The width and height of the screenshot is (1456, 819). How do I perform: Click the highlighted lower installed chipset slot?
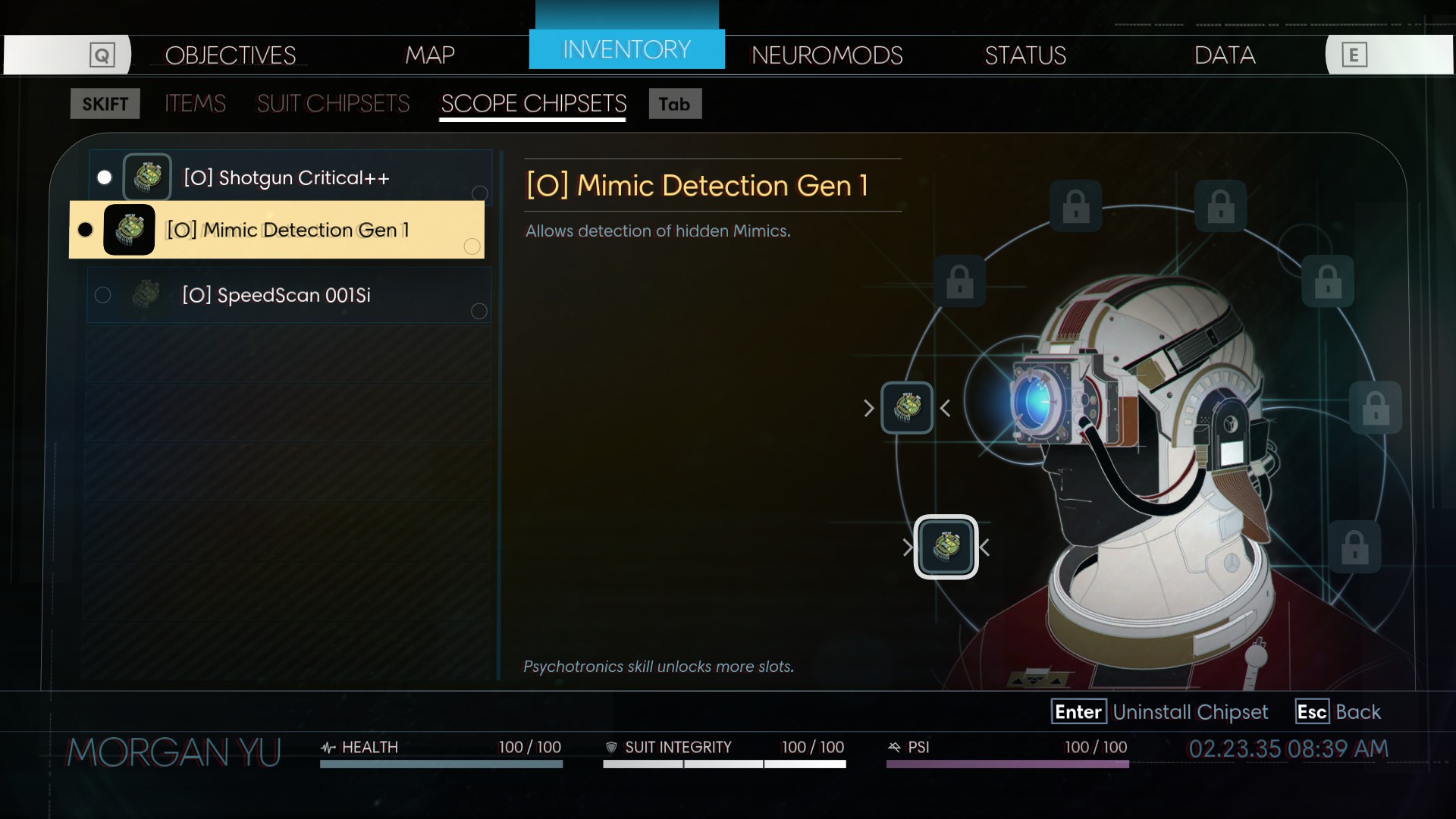946,547
